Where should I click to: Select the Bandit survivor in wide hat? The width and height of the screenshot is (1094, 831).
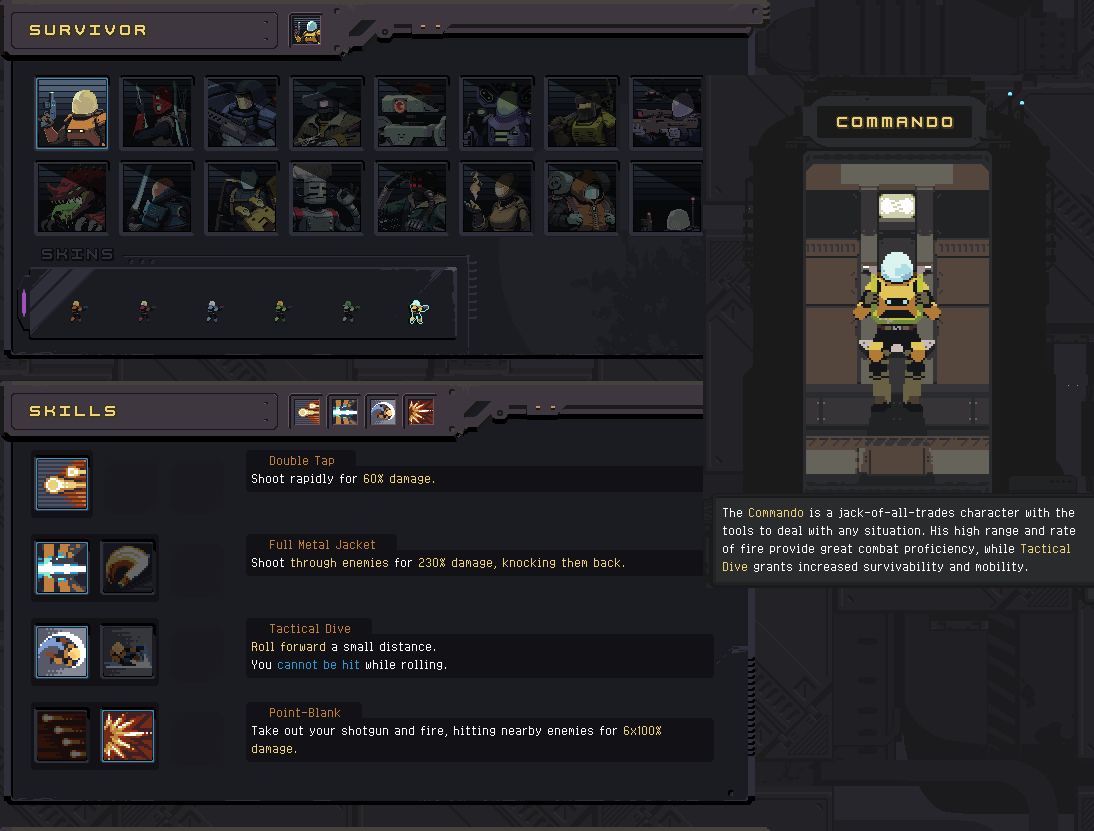pyautogui.click(x=326, y=113)
